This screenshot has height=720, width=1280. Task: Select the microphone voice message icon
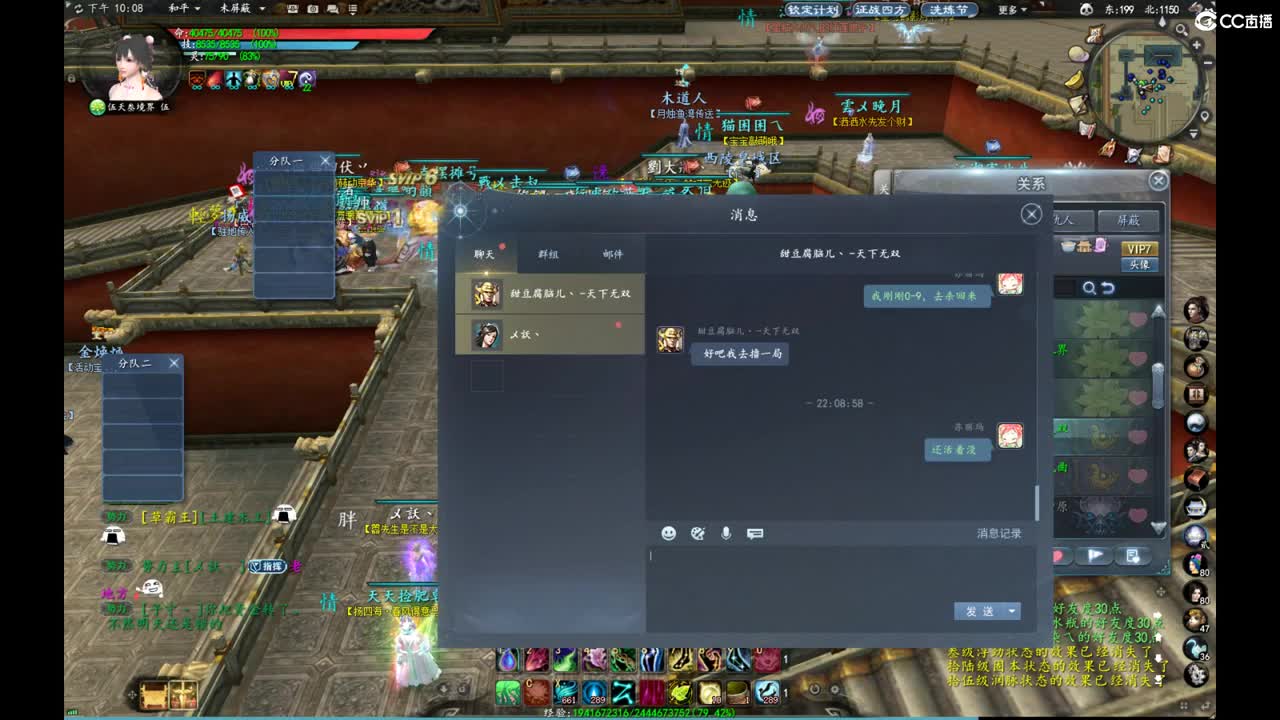click(x=726, y=532)
